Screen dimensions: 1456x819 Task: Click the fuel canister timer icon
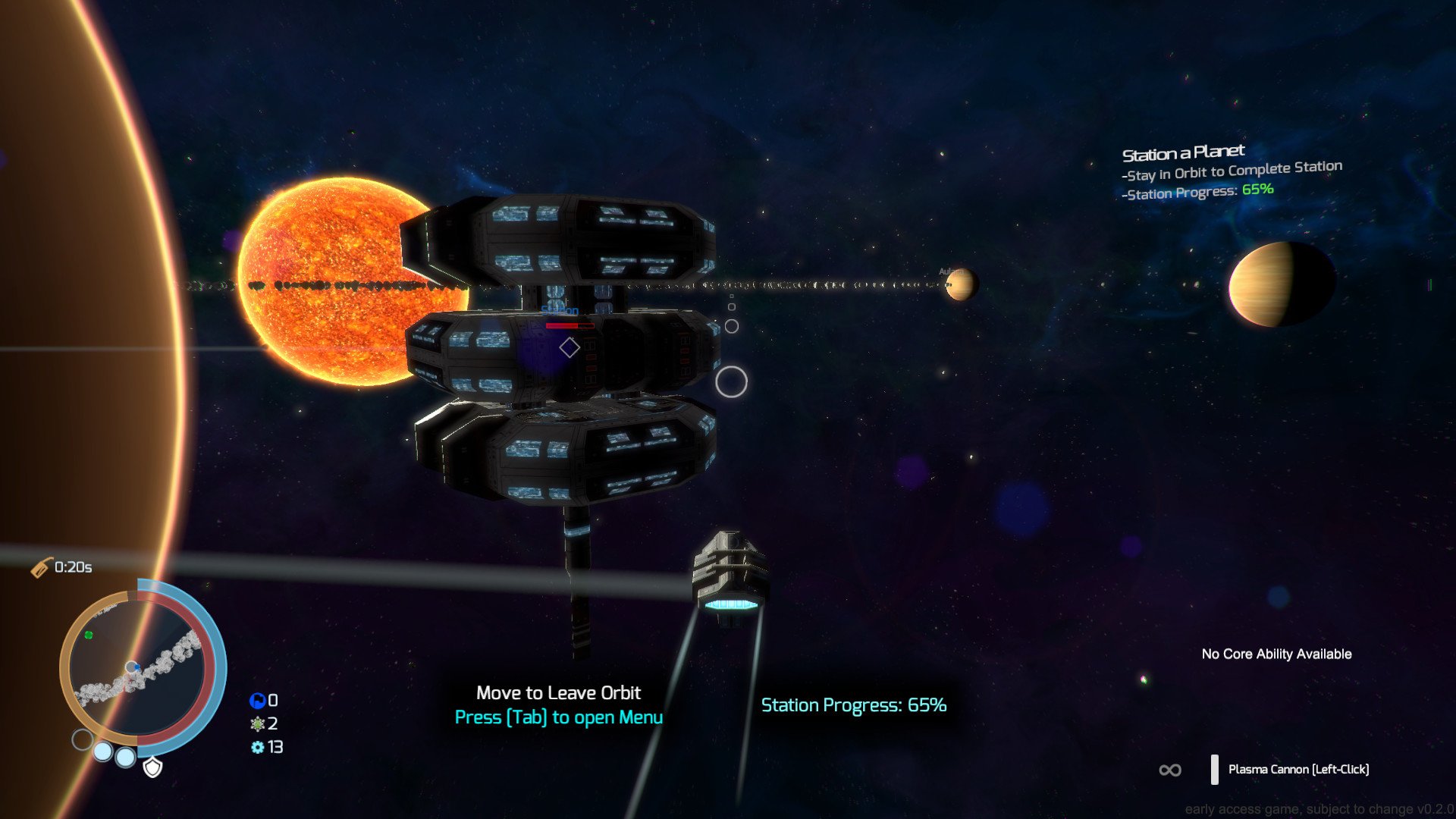pos(42,566)
